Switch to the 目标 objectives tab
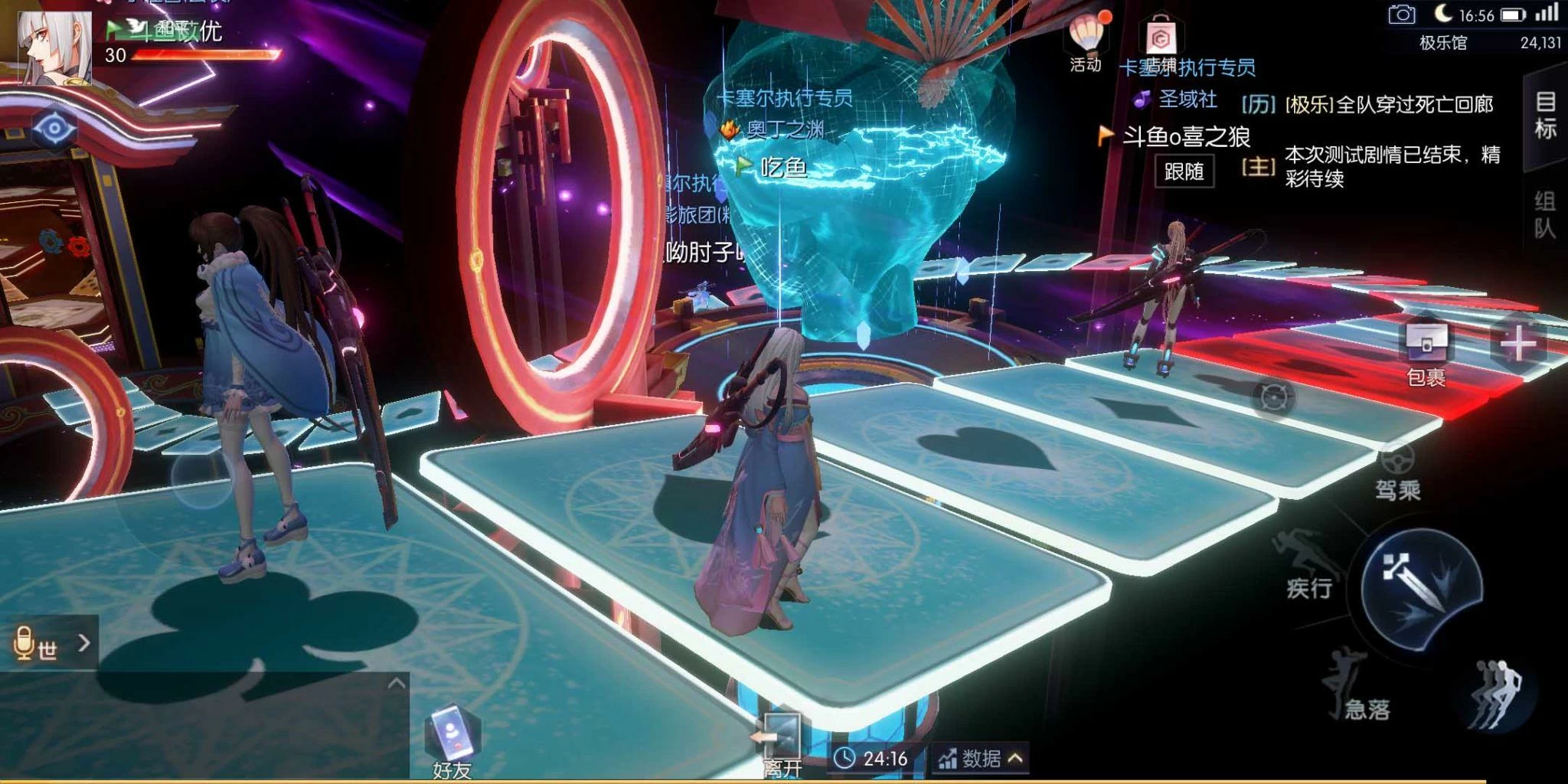This screenshot has width=1568, height=784. (1546, 116)
